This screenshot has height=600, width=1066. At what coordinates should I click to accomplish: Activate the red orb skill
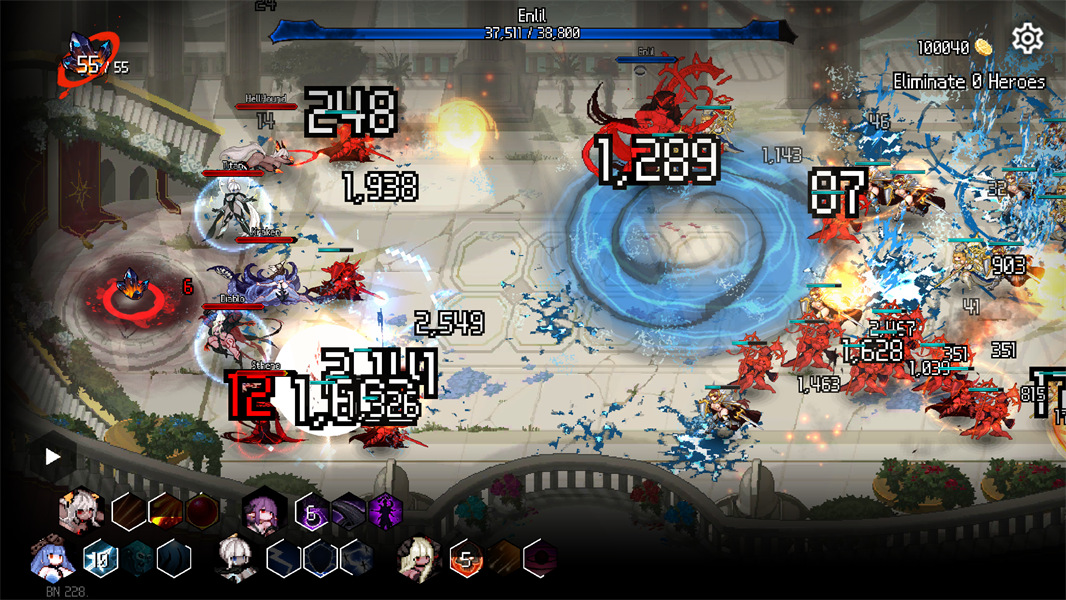tap(201, 512)
